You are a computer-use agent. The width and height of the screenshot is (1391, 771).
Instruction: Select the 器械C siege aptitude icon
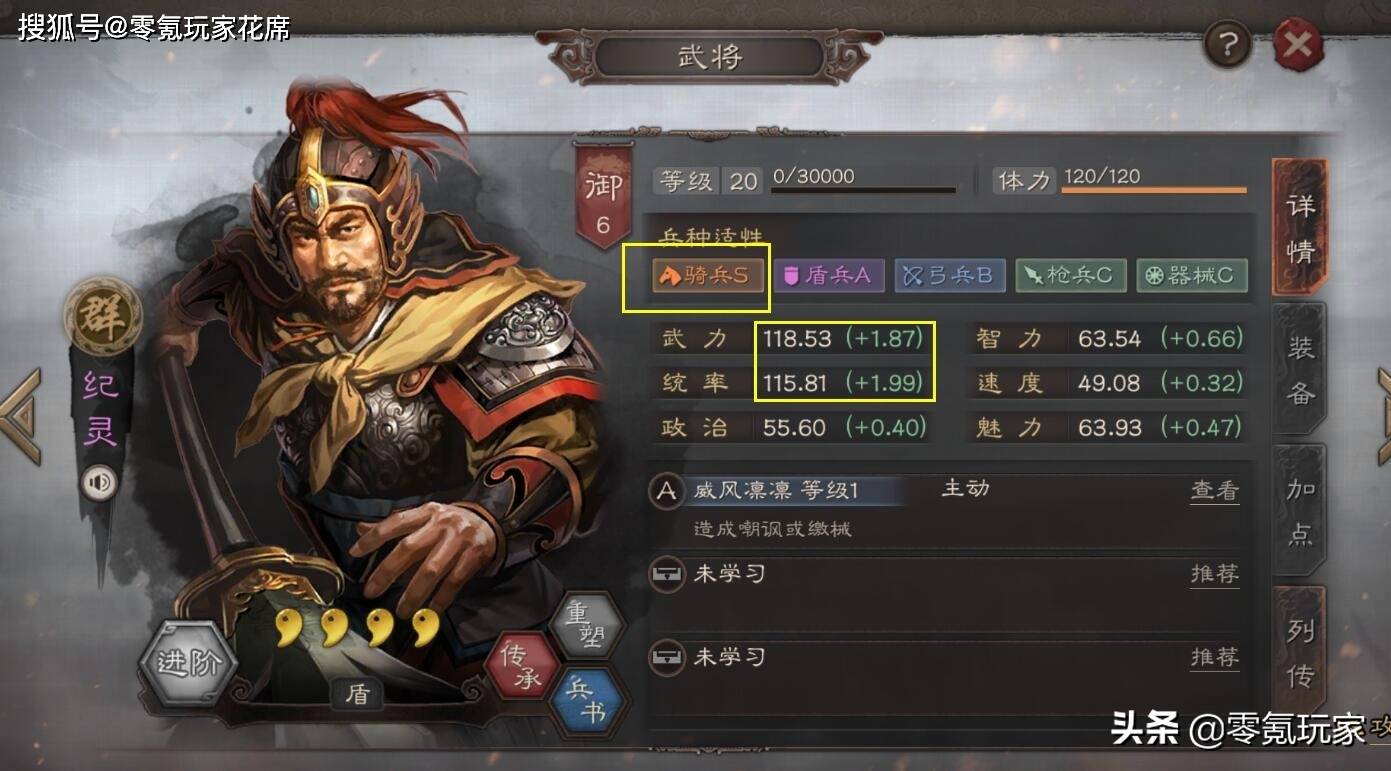tap(1191, 276)
